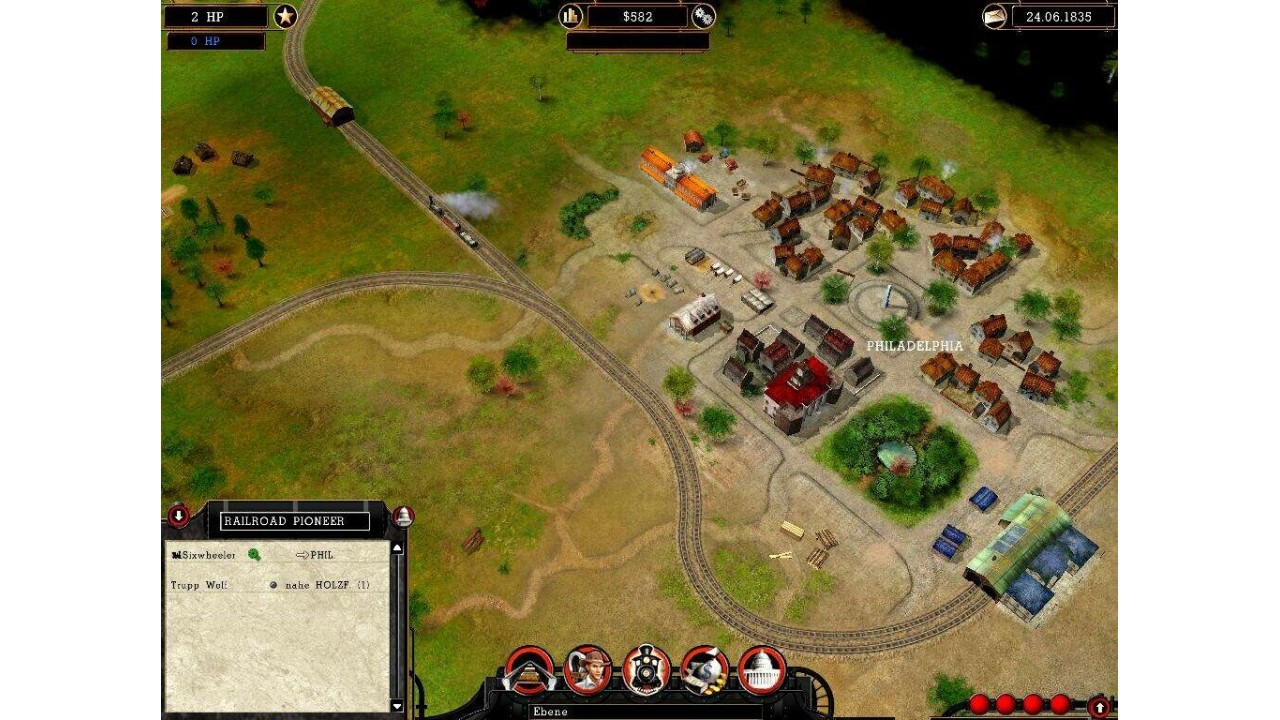The height and width of the screenshot is (720, 1280).
Task: Click the list panel's scroll-up arrow
Action: (397, 548)
